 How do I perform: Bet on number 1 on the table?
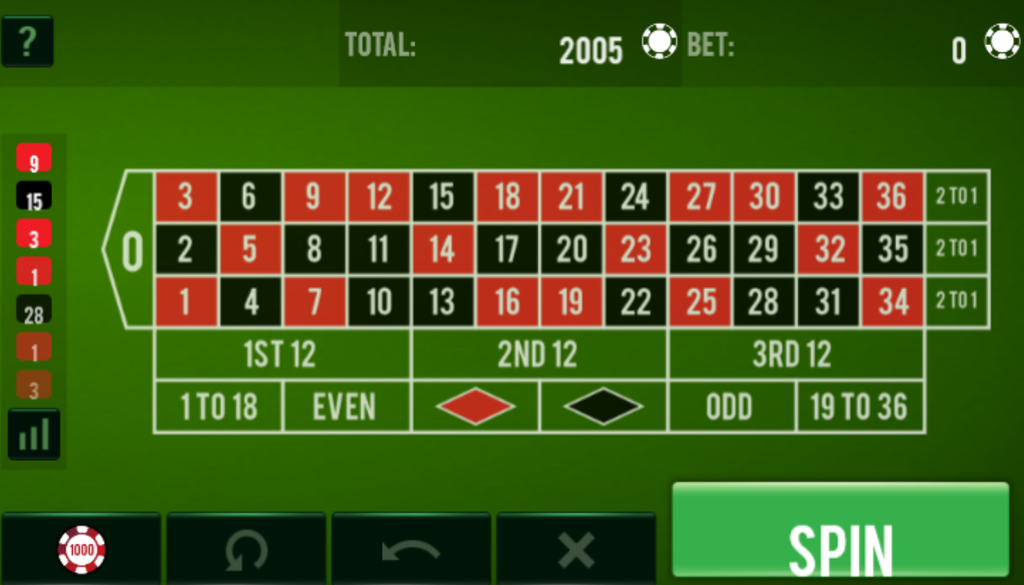(185, 302)
